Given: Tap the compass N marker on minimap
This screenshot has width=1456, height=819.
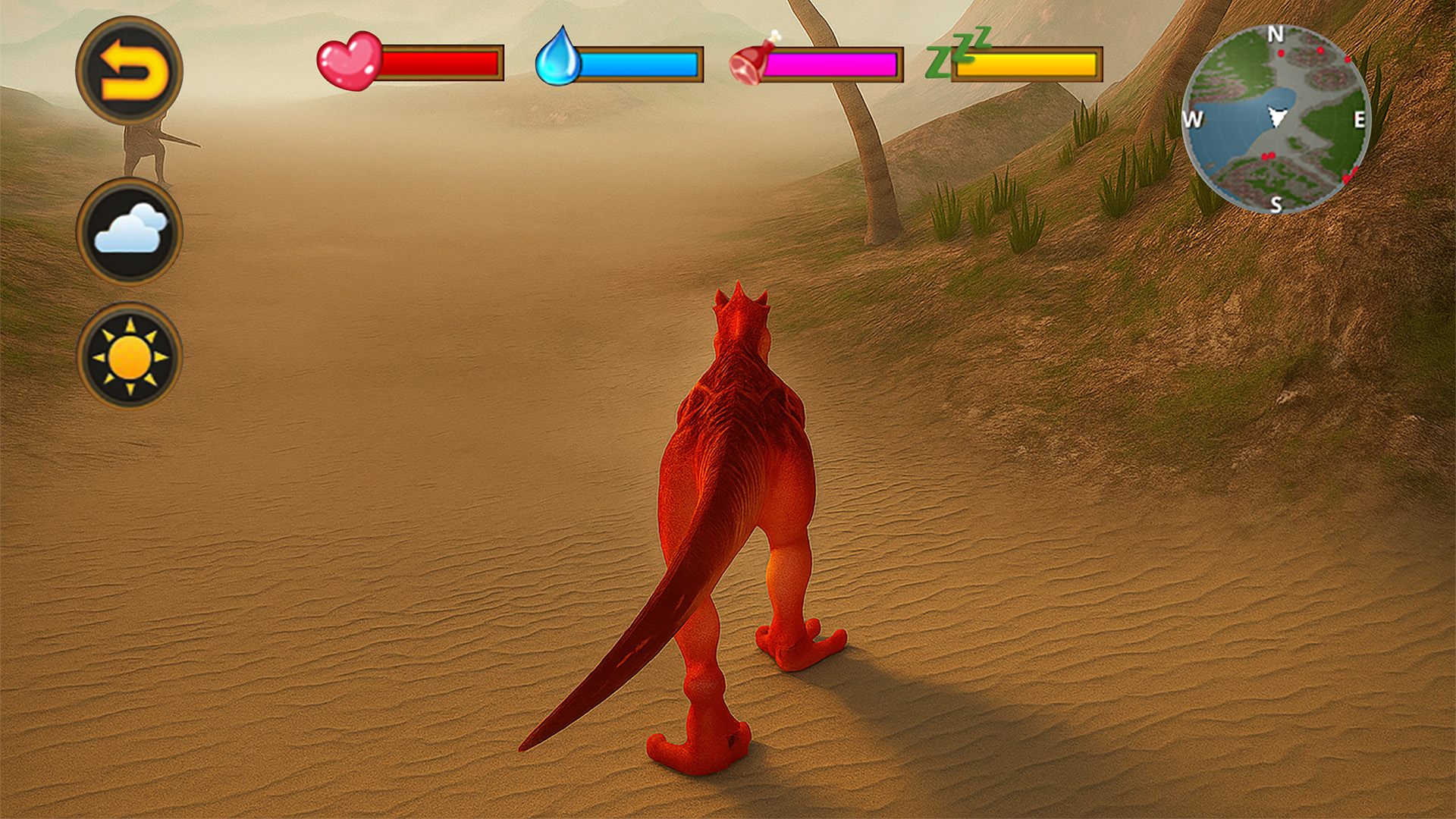Looking at the screenshot, I should click(x=1277, y=34).
